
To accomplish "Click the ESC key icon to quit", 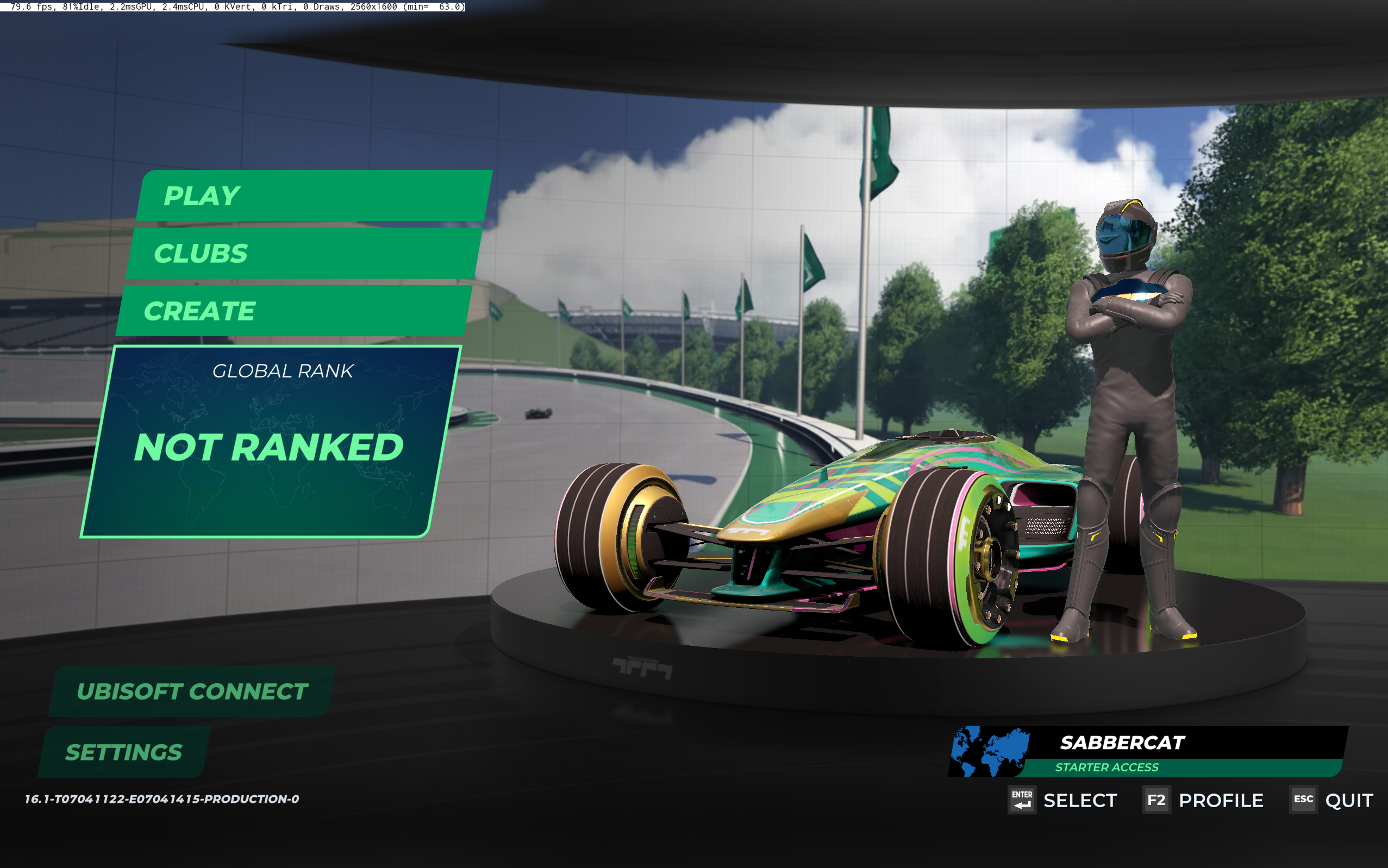I will tap(1302, 800).
